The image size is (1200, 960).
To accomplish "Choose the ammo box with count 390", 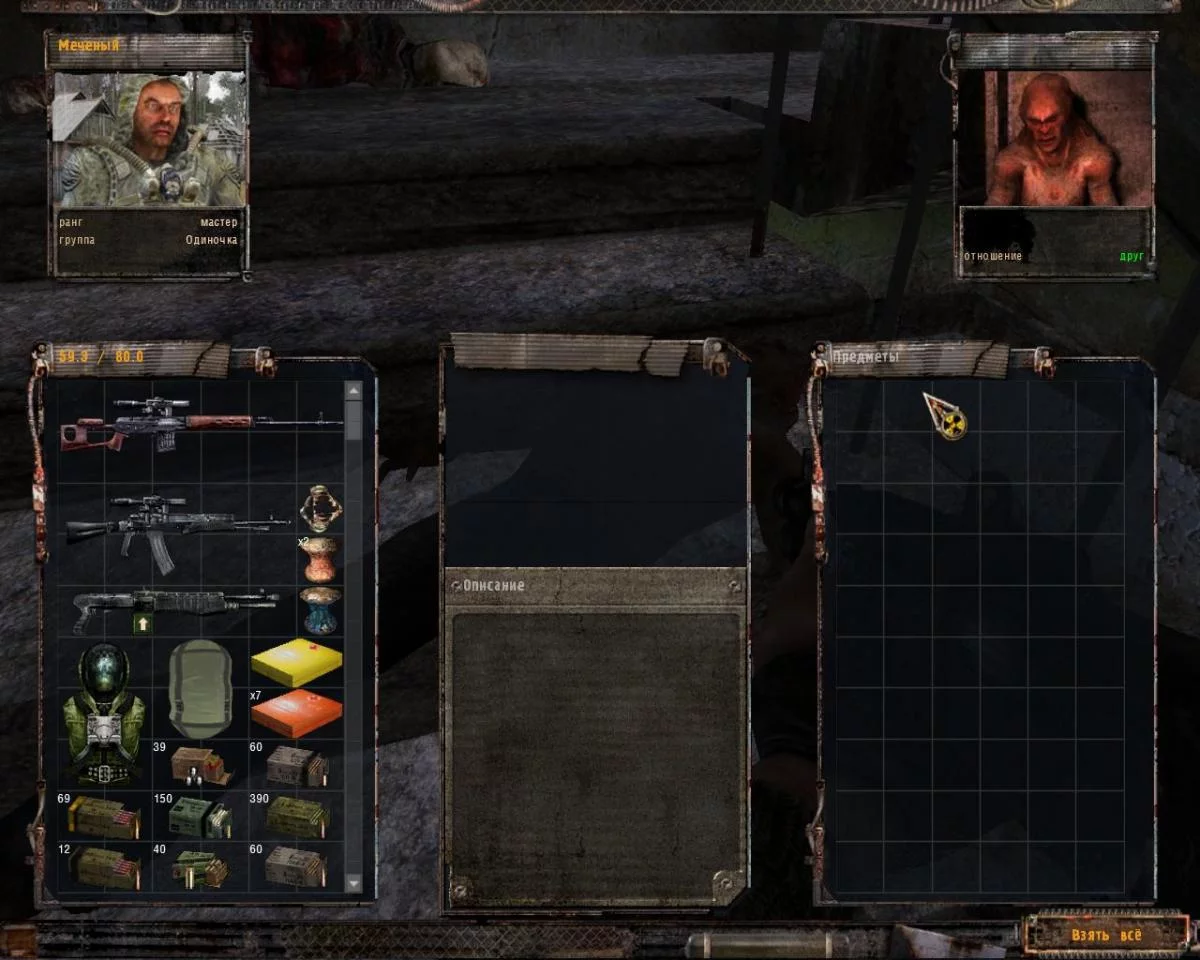I will (x=297, y=816).
